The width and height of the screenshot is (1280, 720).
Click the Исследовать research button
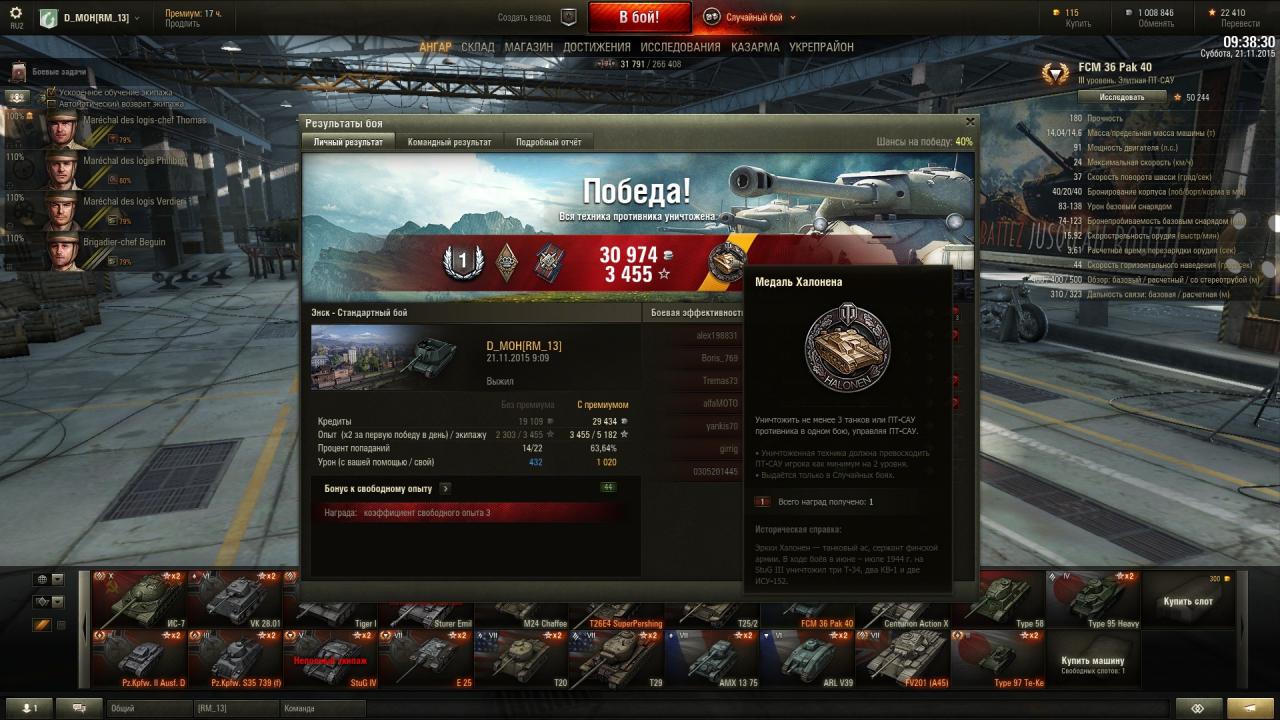pos(1122,97)
